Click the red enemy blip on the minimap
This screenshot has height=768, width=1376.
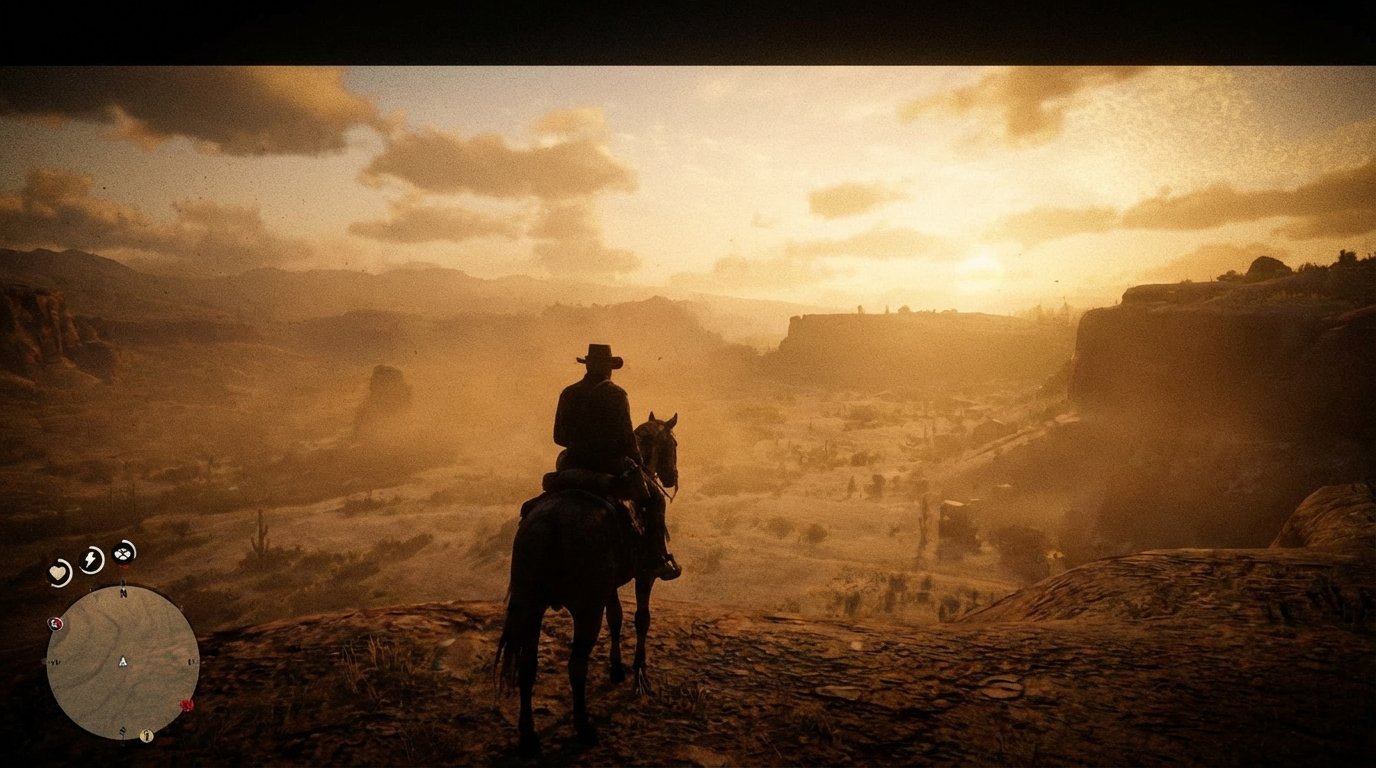click(186, 704)
